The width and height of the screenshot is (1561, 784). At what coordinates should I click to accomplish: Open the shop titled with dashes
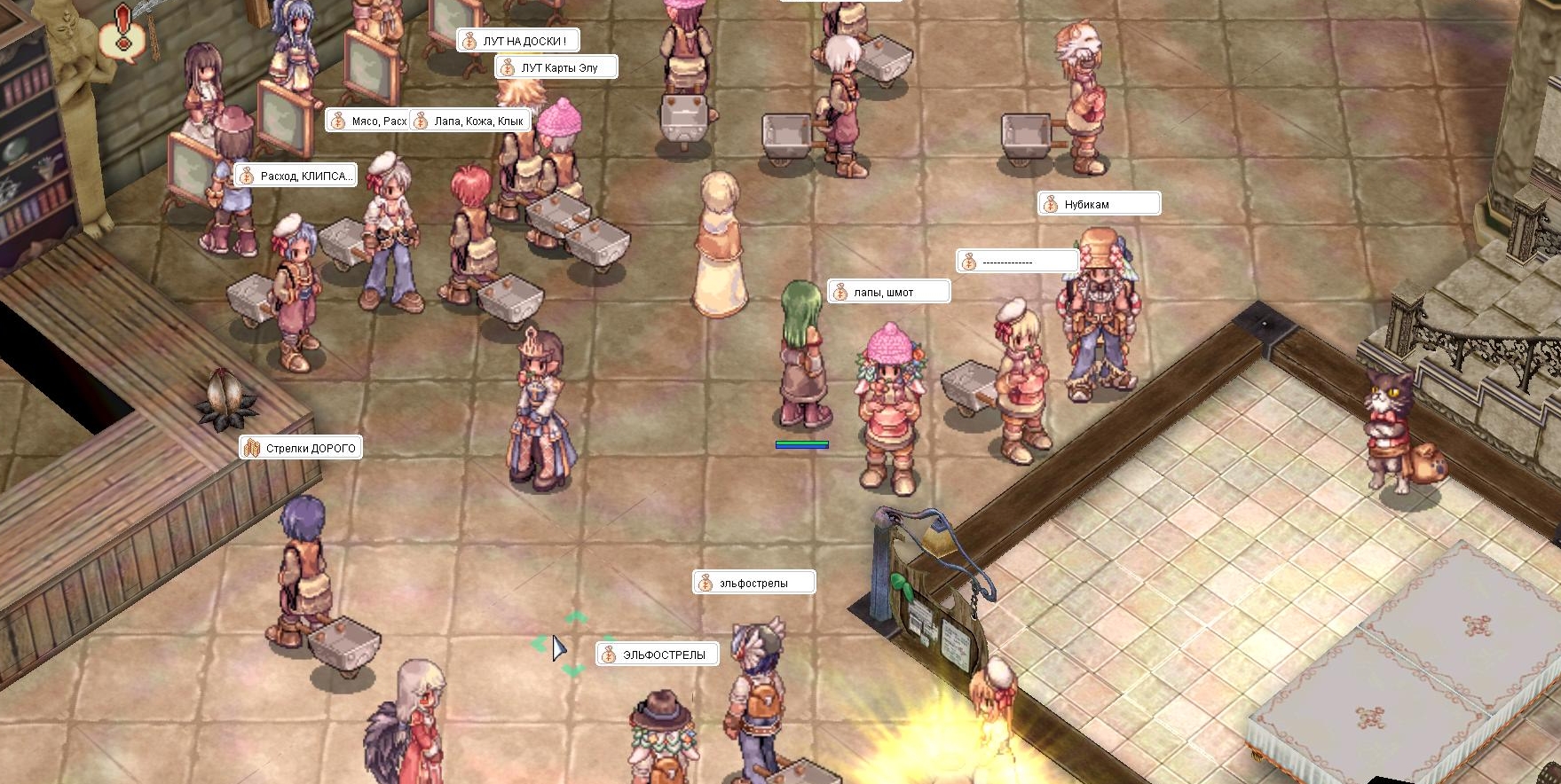(1018, 262)
